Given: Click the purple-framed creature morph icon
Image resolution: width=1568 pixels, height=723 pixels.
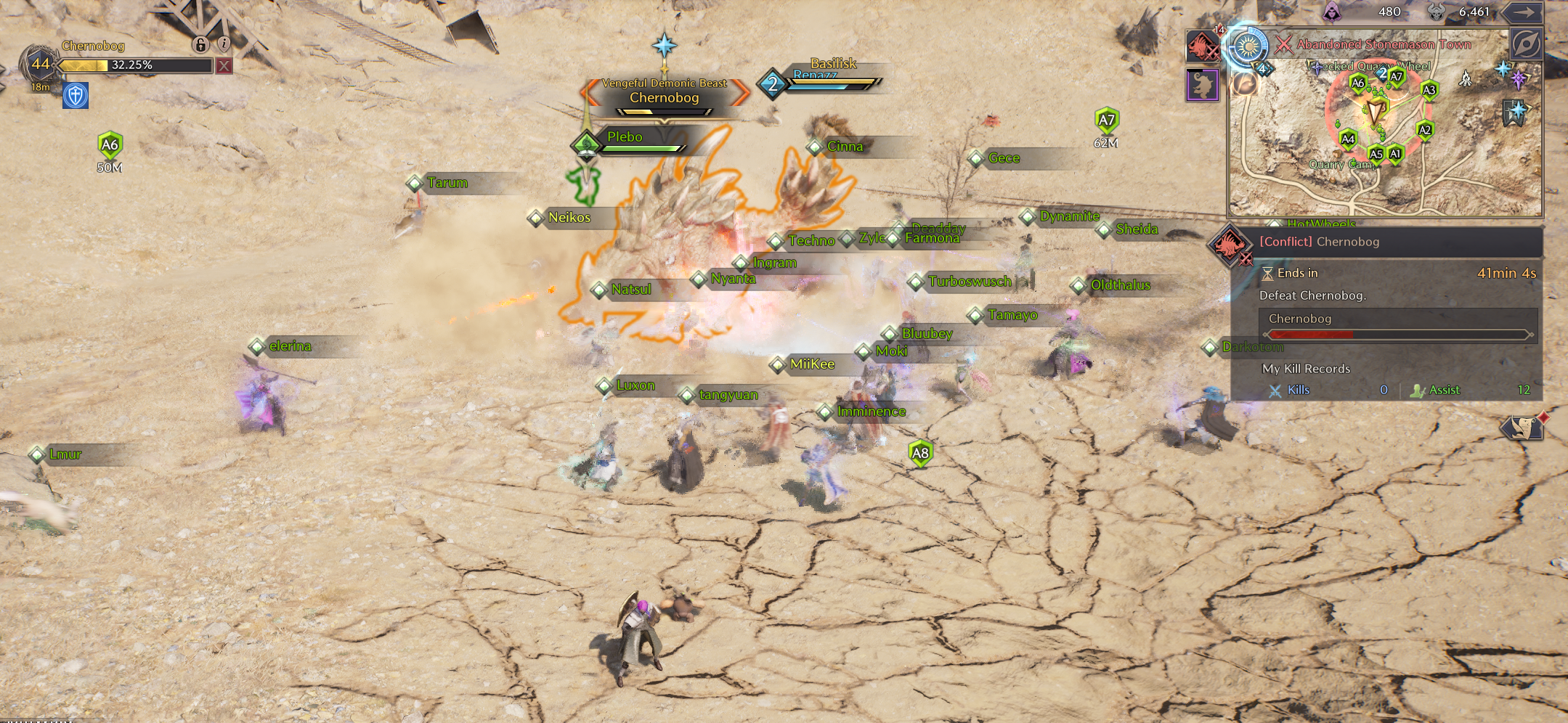Looking at the screenshot, I should 1202,85.
